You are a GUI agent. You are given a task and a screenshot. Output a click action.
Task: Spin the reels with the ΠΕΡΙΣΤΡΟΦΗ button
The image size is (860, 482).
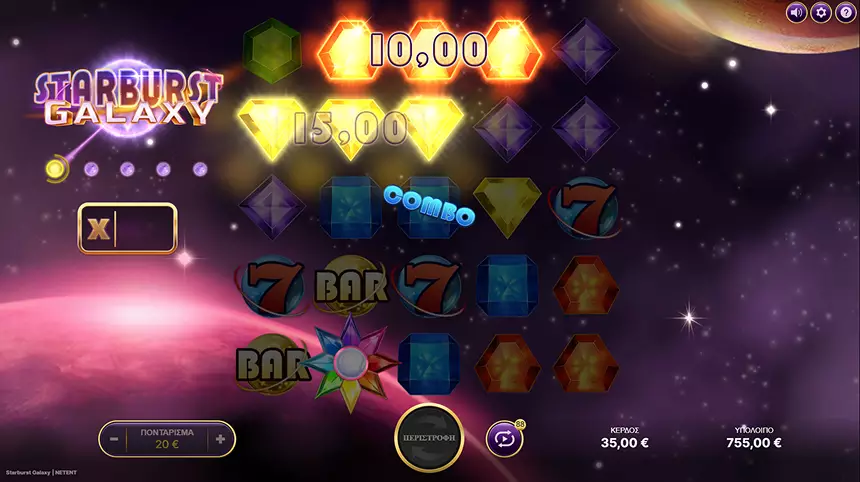point(429,438)
